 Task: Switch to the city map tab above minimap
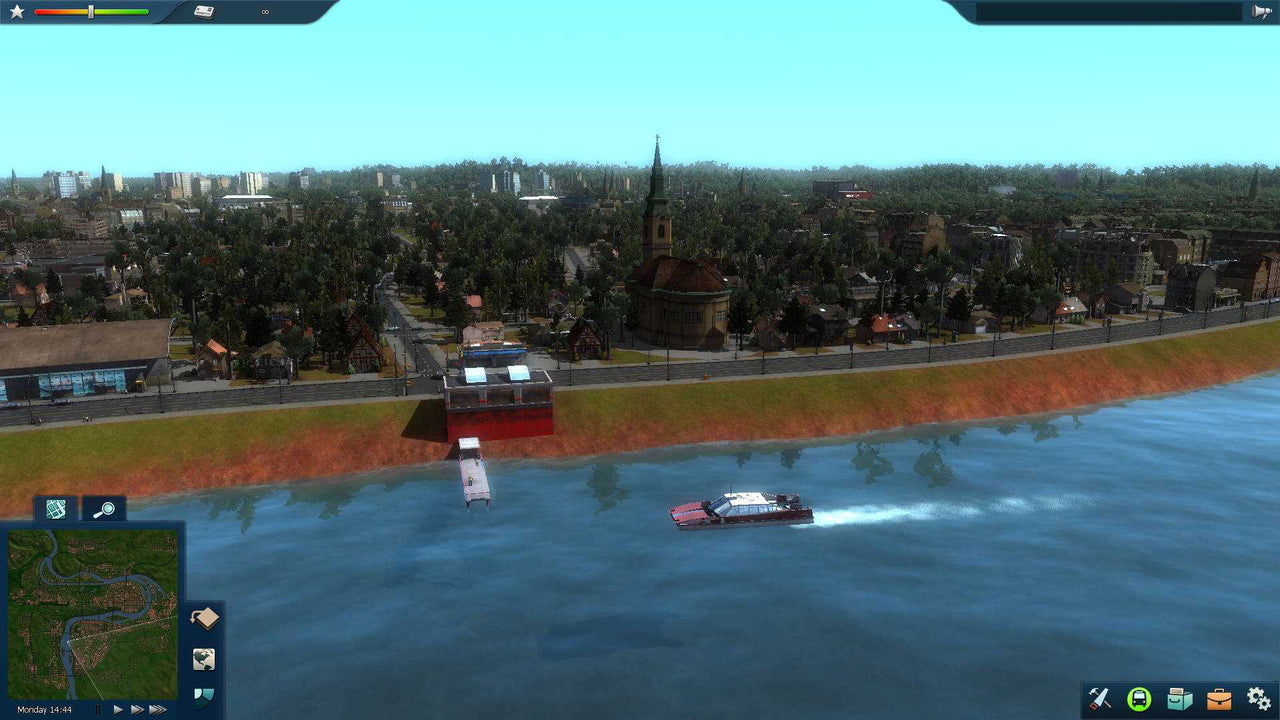coord(55,509)
